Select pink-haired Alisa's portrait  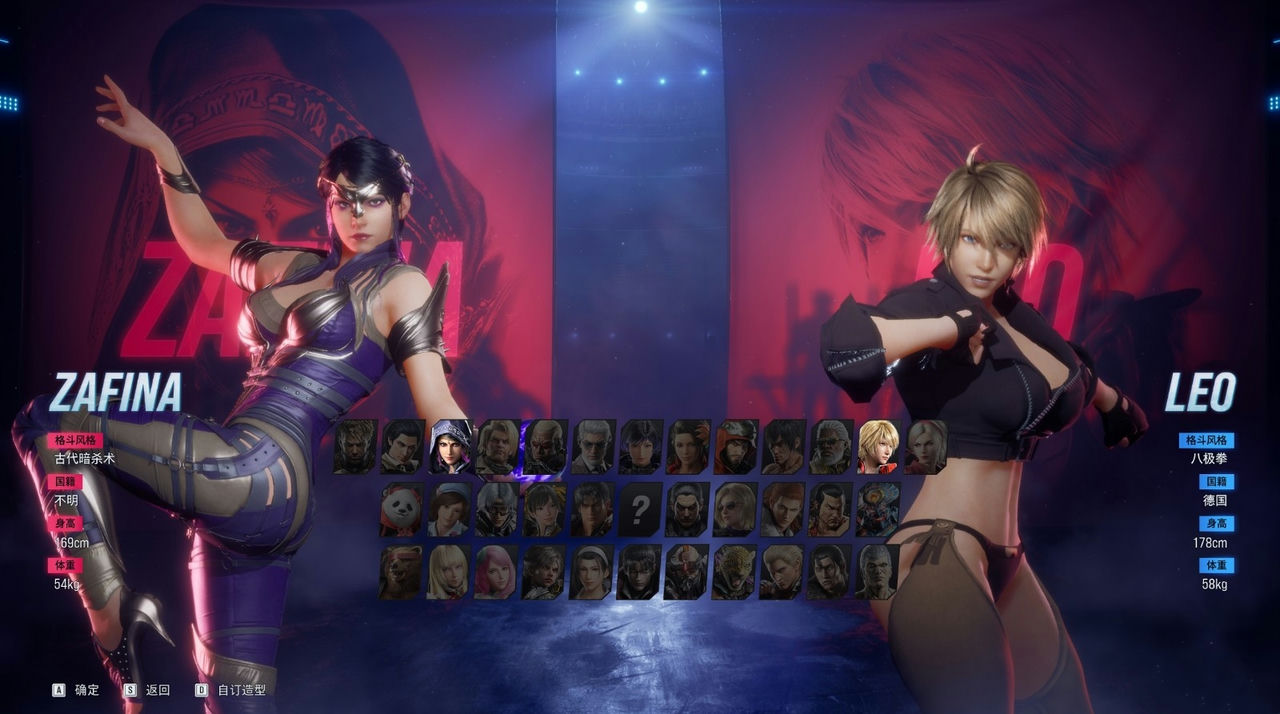point(496,572)
